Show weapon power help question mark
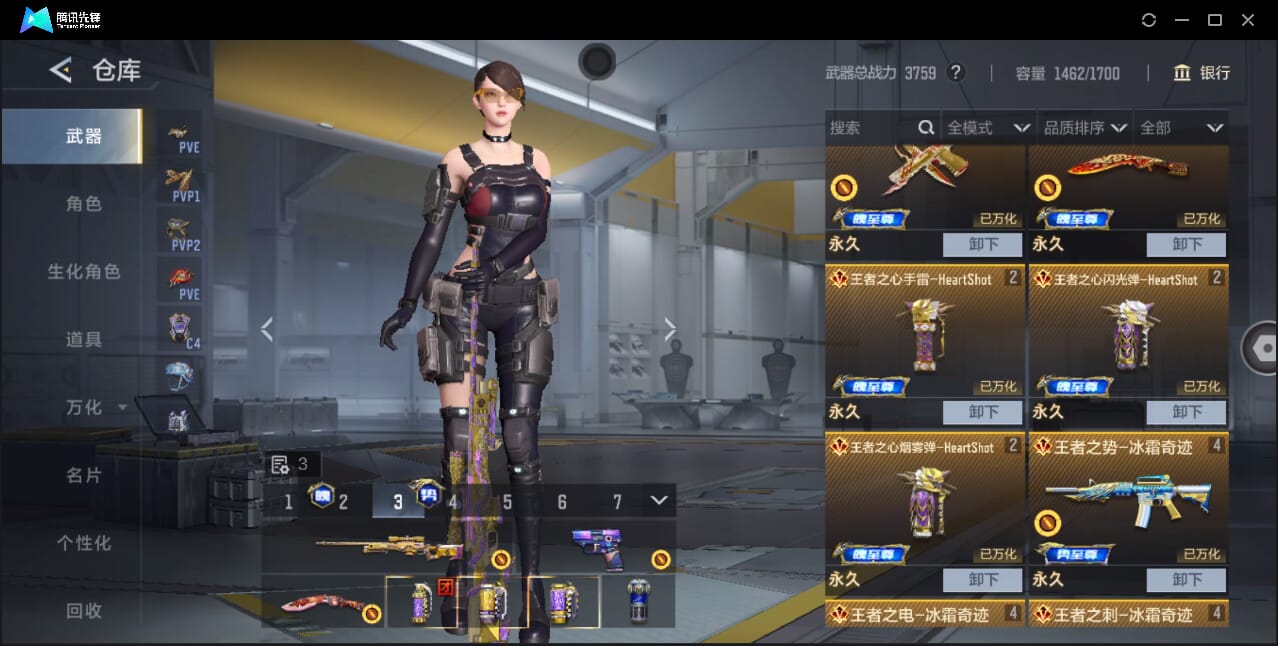1278x646 pixels. [x=956, y=73]
